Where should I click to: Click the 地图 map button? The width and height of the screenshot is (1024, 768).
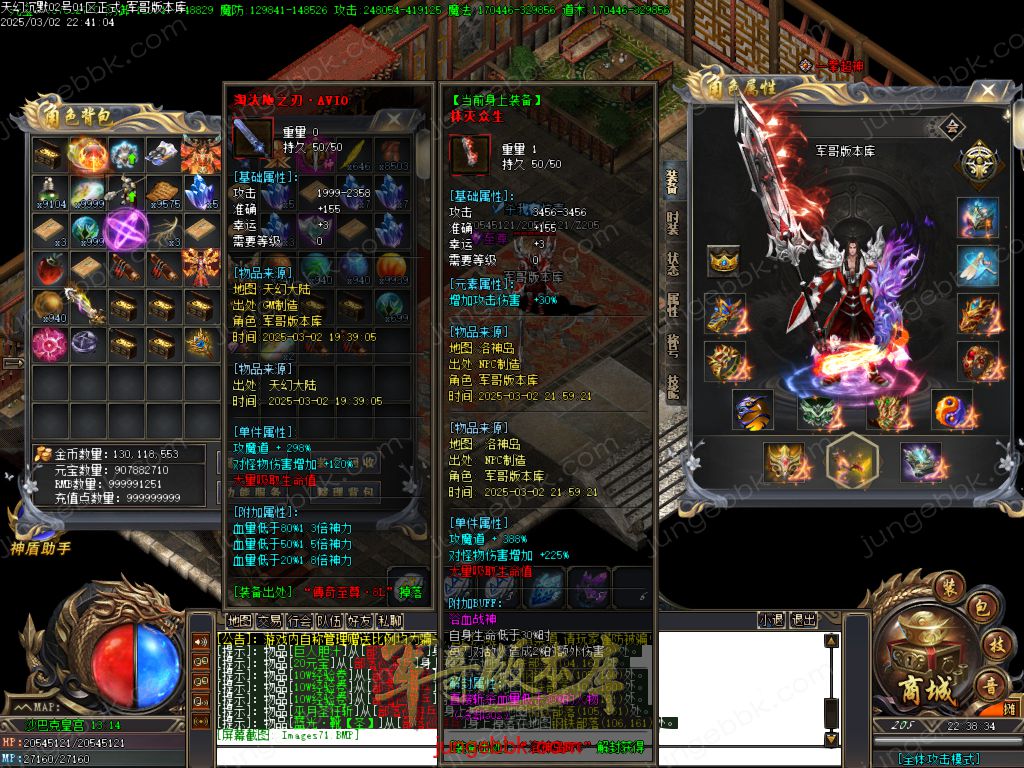click(239, 620)
